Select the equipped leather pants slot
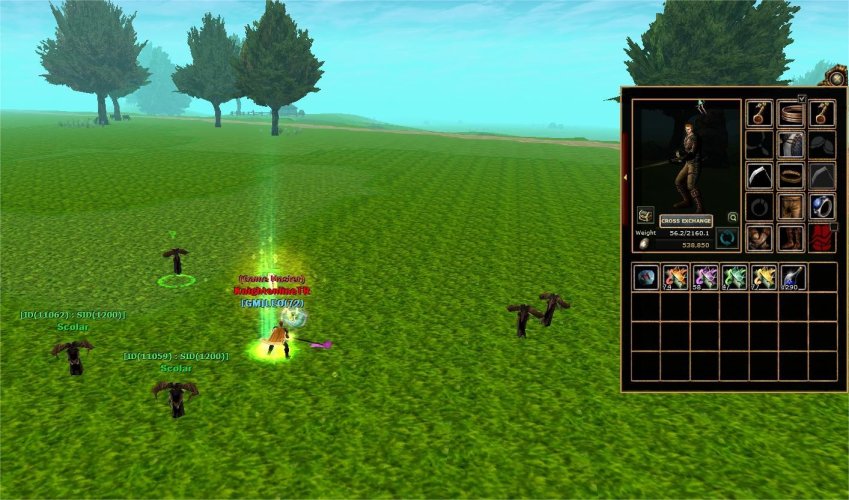The image size is (849, 500). (791, 207)
